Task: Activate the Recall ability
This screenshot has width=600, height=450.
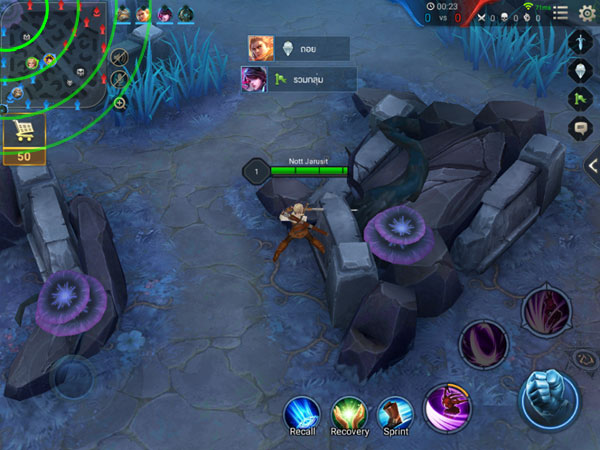Action: pyautogui.click(x=301, y=414)
